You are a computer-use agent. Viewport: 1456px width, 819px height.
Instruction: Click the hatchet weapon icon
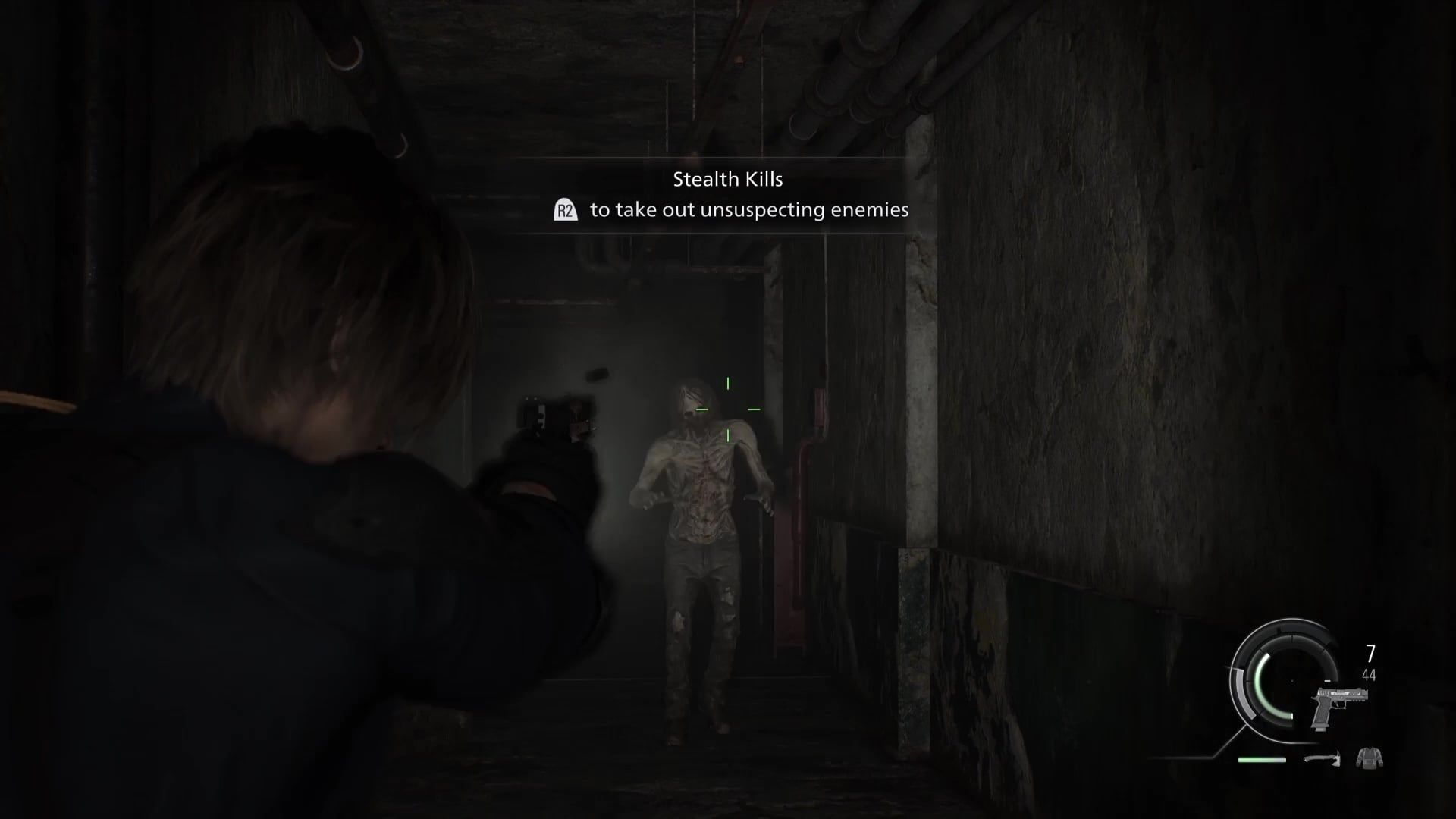click(1323, 758)
